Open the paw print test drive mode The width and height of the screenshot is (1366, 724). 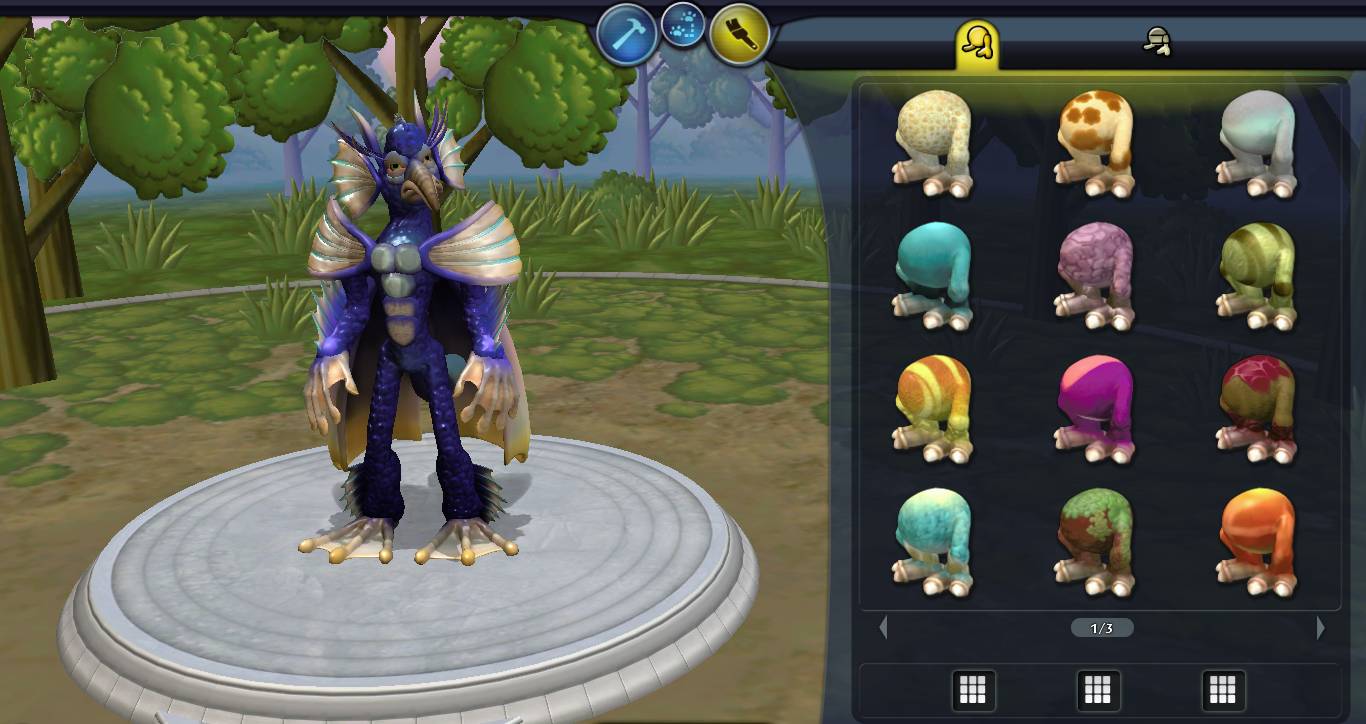click(x=683, y=26)
